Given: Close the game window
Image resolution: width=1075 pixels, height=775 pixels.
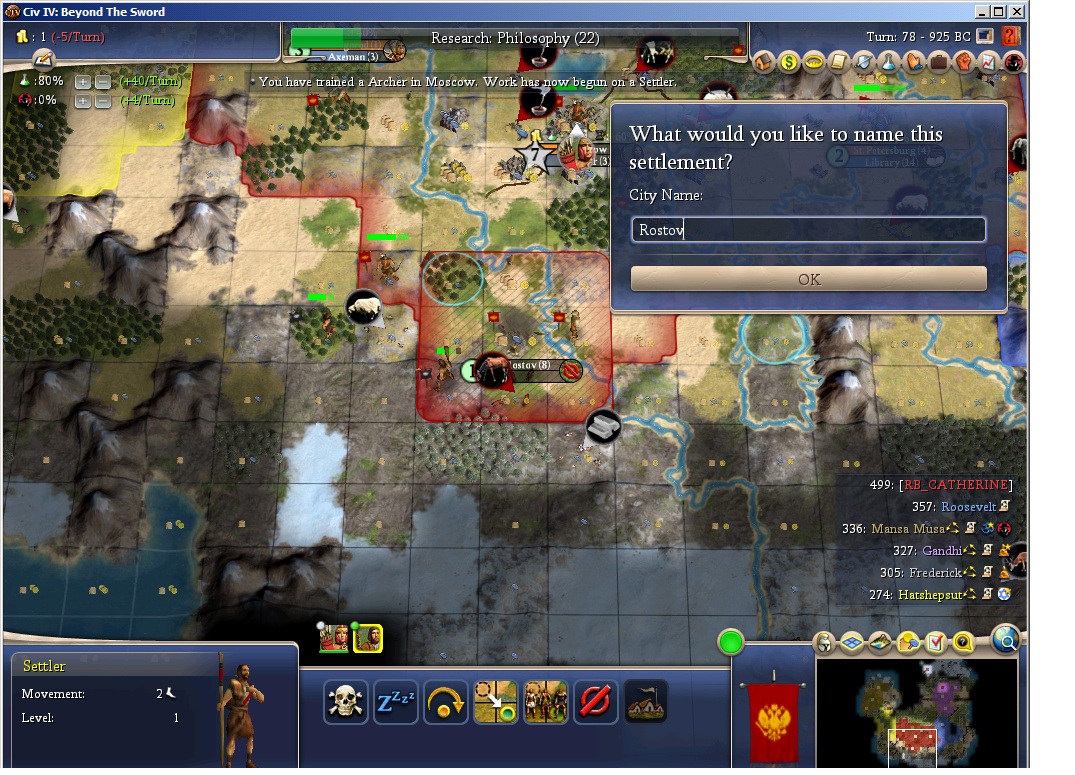Looking at the screenshot, I should 1015,12.
